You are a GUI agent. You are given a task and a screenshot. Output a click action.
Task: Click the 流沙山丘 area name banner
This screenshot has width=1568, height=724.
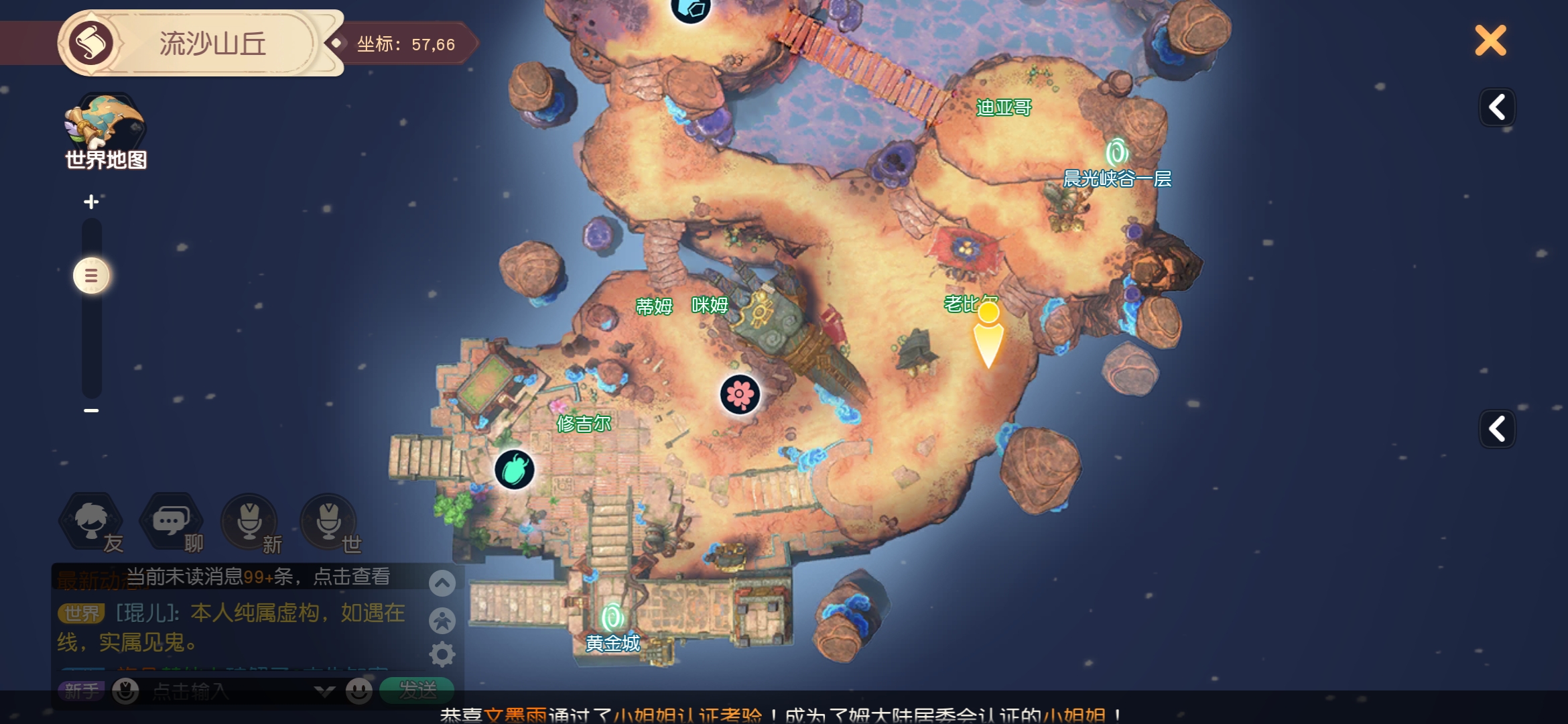click(212, 44)
